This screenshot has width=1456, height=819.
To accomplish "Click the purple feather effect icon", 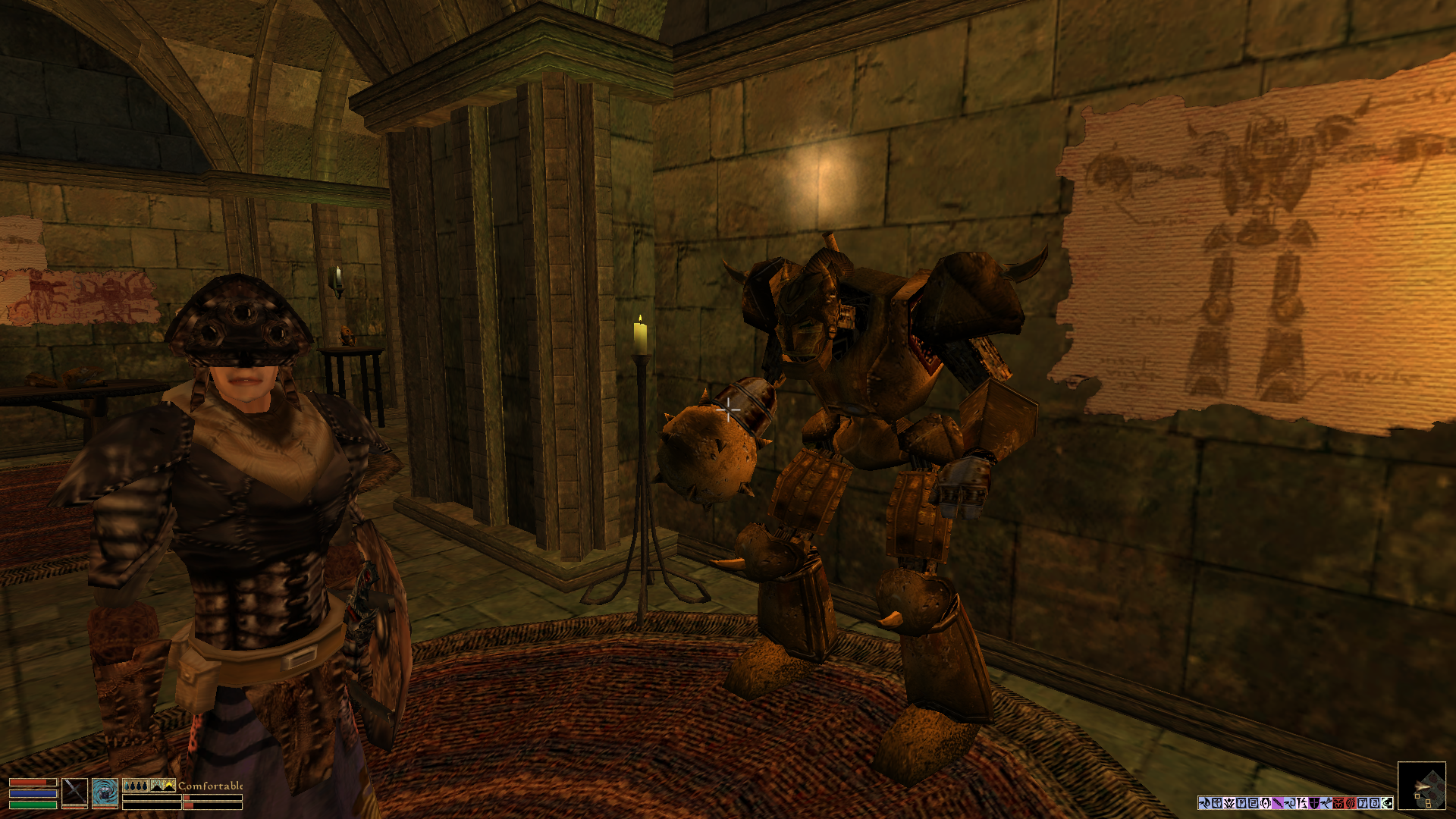I will tap(1278, 803).
